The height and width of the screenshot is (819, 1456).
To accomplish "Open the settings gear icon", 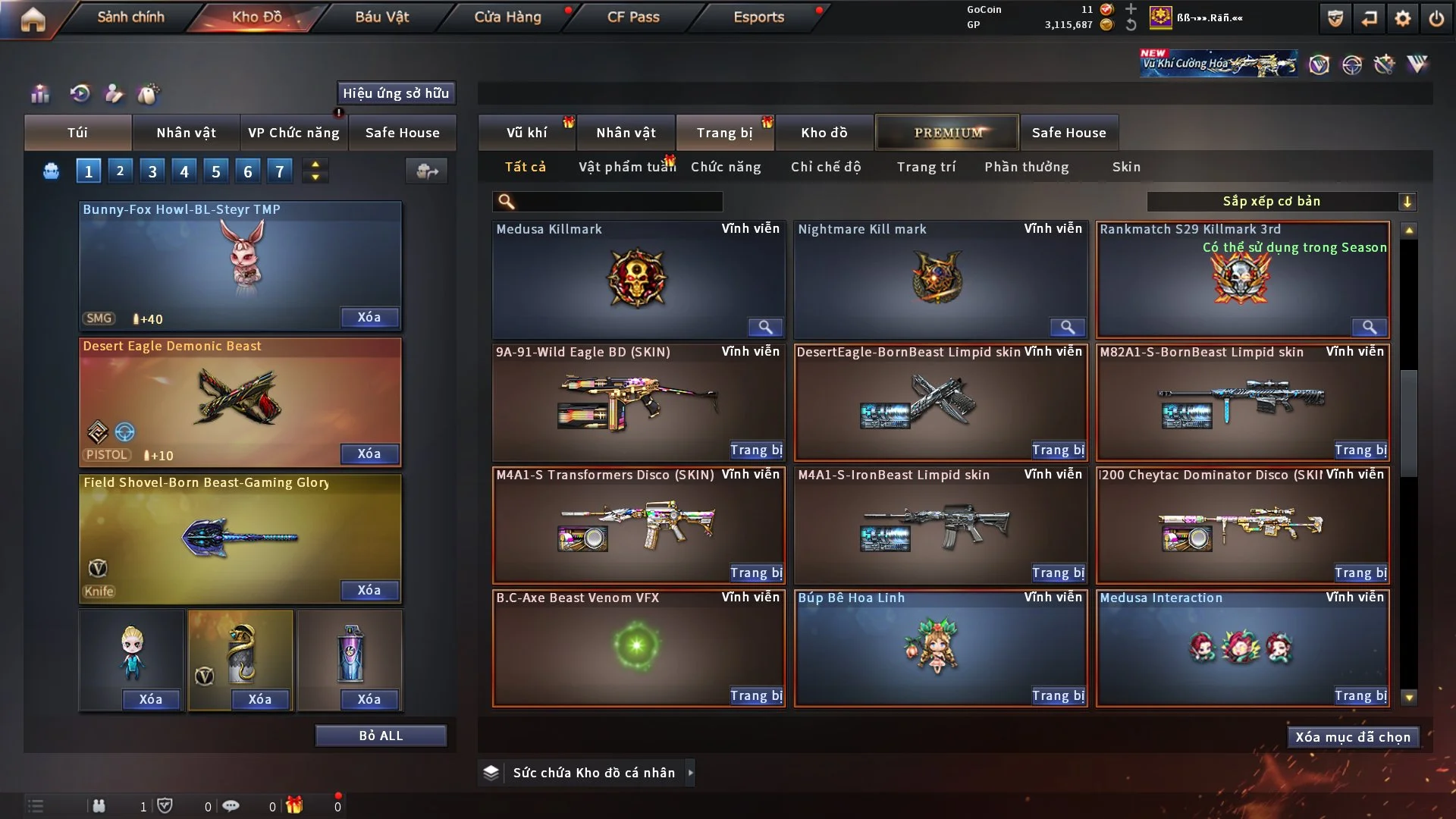I will (x=1403, y=18).
